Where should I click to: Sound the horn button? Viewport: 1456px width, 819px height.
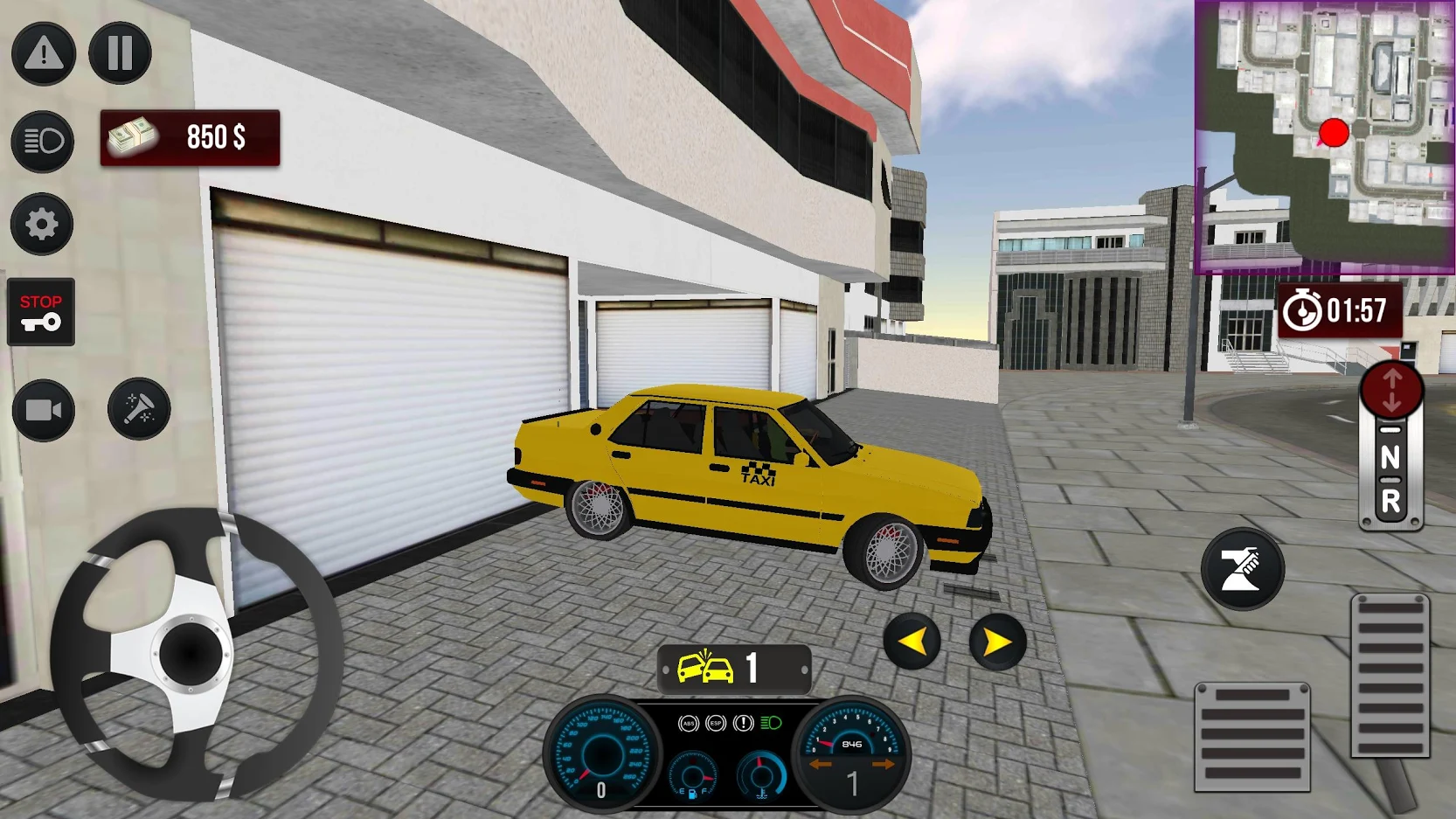click(1242, 569)
